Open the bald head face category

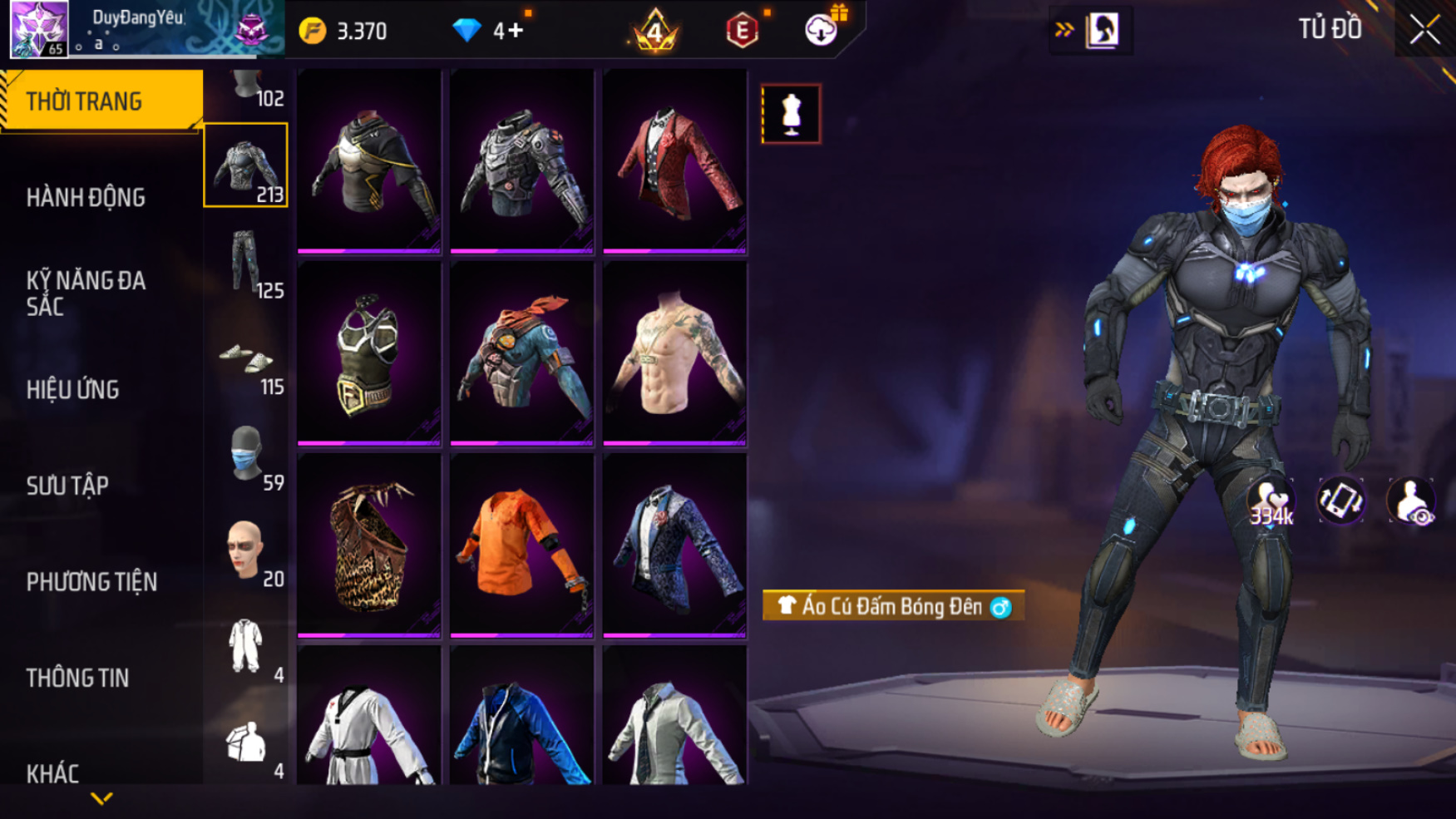pos(244,550)
